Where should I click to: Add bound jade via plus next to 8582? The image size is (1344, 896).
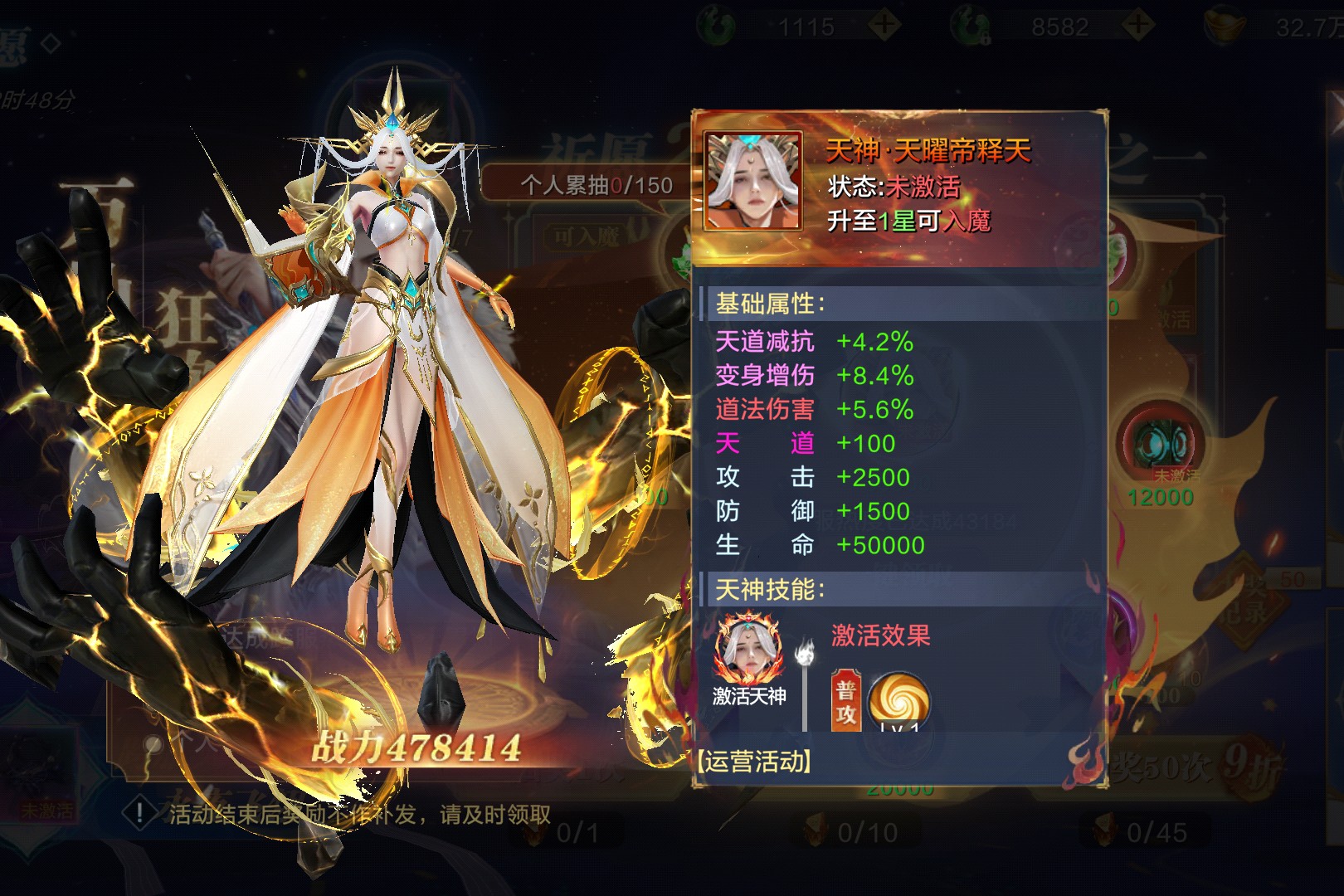click(1138, 25)
